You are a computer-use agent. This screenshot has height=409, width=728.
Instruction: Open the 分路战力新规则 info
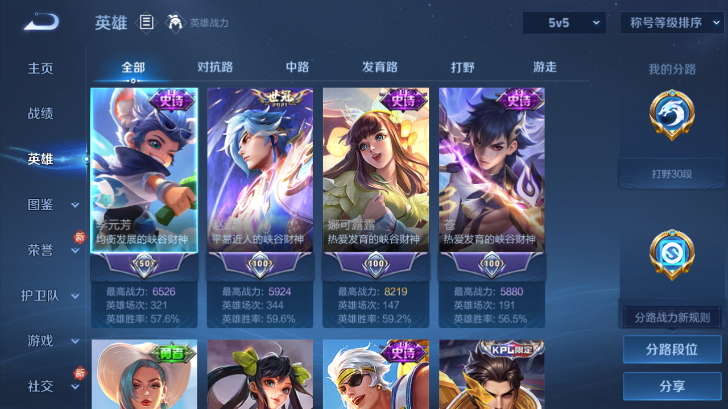pos(672,317)
